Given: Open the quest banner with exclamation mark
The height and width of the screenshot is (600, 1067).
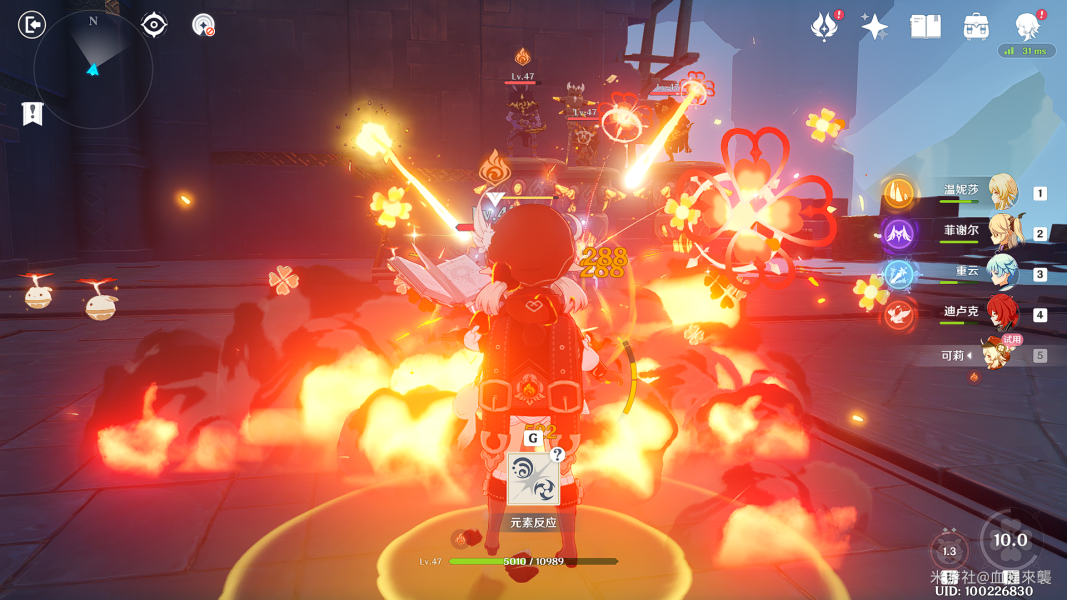Looking at the screenshot, I should click(x=33, y=114).
